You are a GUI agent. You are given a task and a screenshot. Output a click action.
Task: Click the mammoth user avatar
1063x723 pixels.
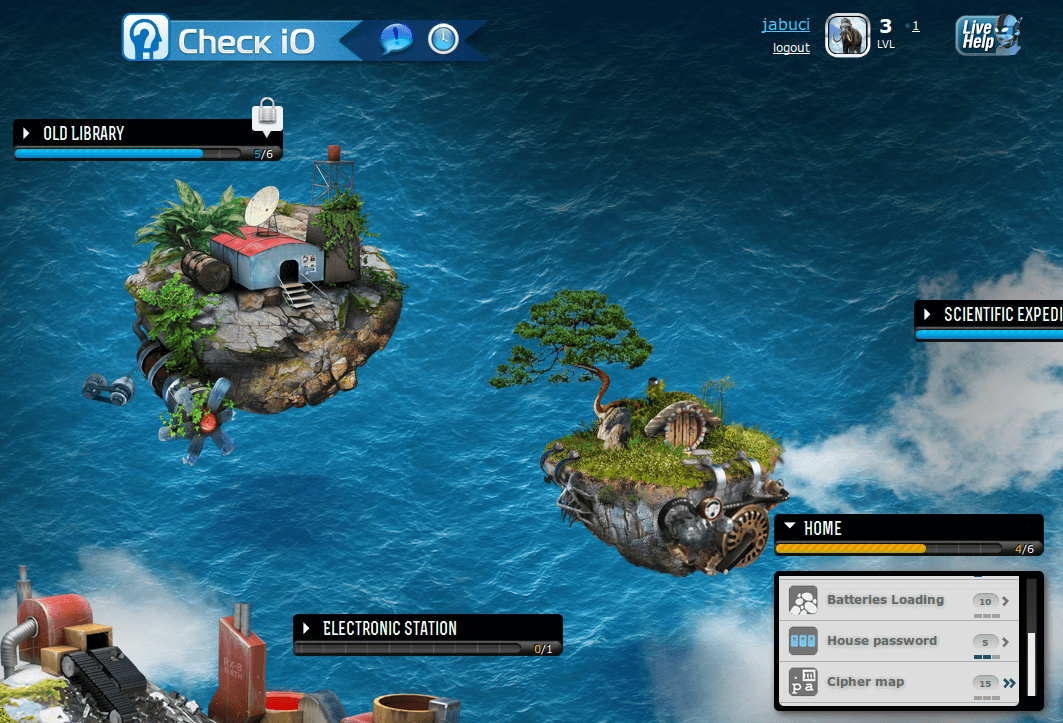pos(846,36)
